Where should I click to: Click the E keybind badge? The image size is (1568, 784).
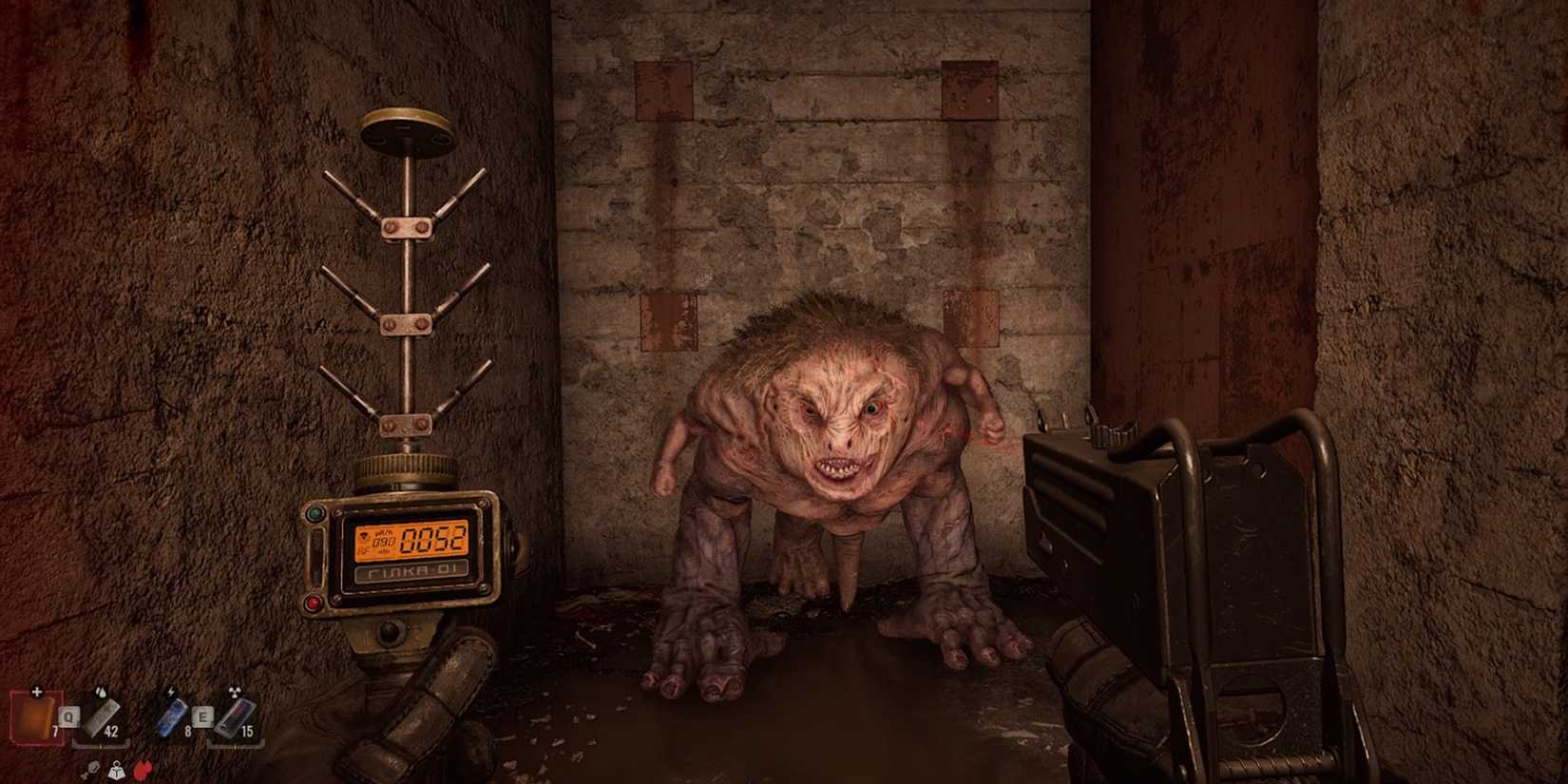(202, 717)
